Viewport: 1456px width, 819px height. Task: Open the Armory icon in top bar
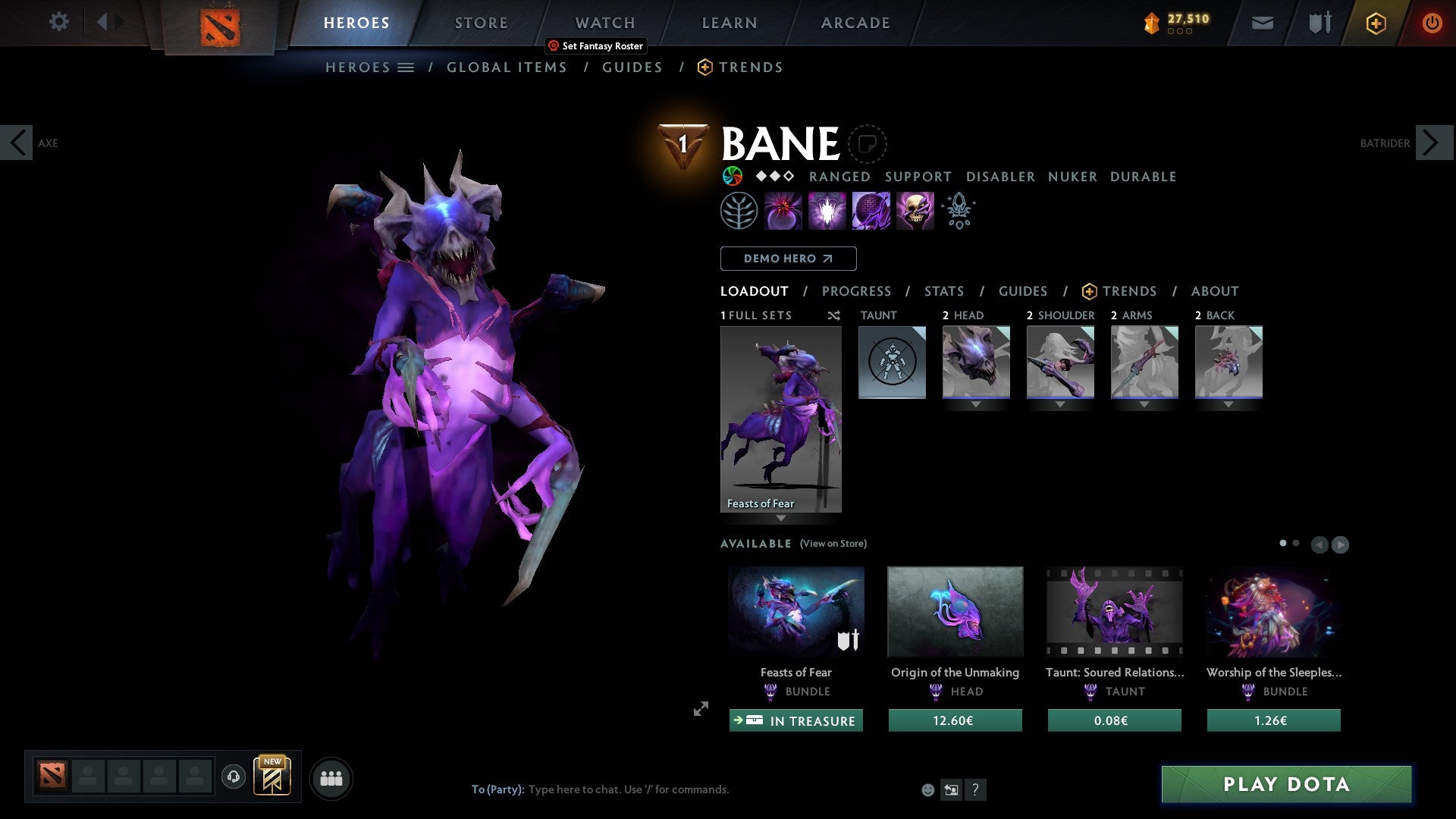1318,23
